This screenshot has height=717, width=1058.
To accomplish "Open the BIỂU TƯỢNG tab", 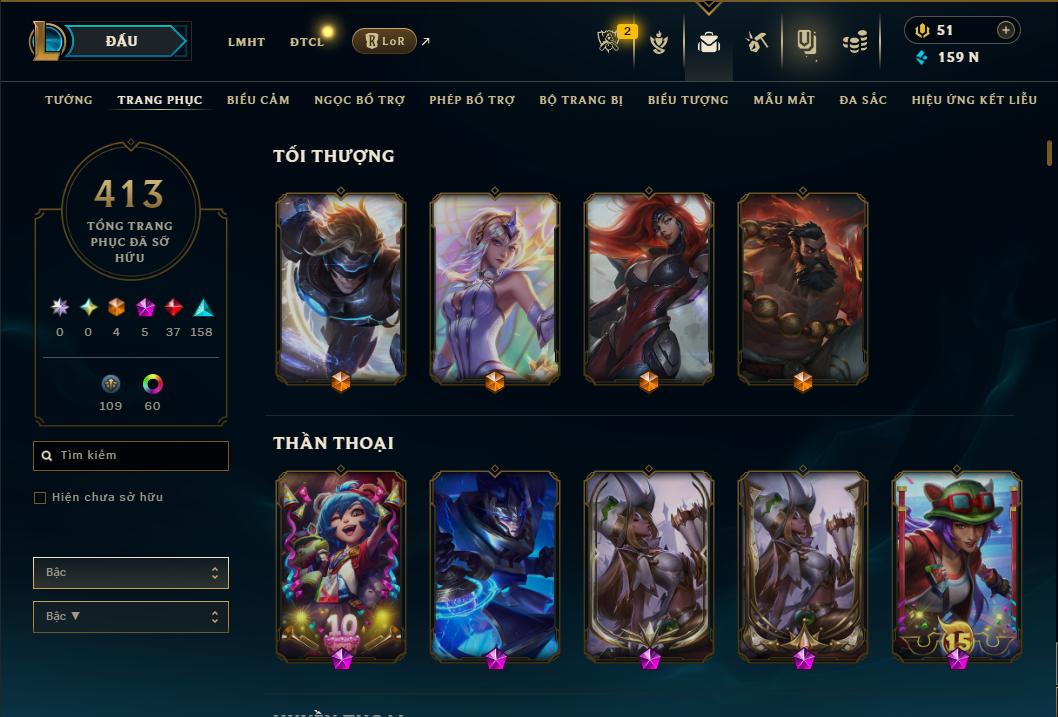I will (x=688, y=100).
